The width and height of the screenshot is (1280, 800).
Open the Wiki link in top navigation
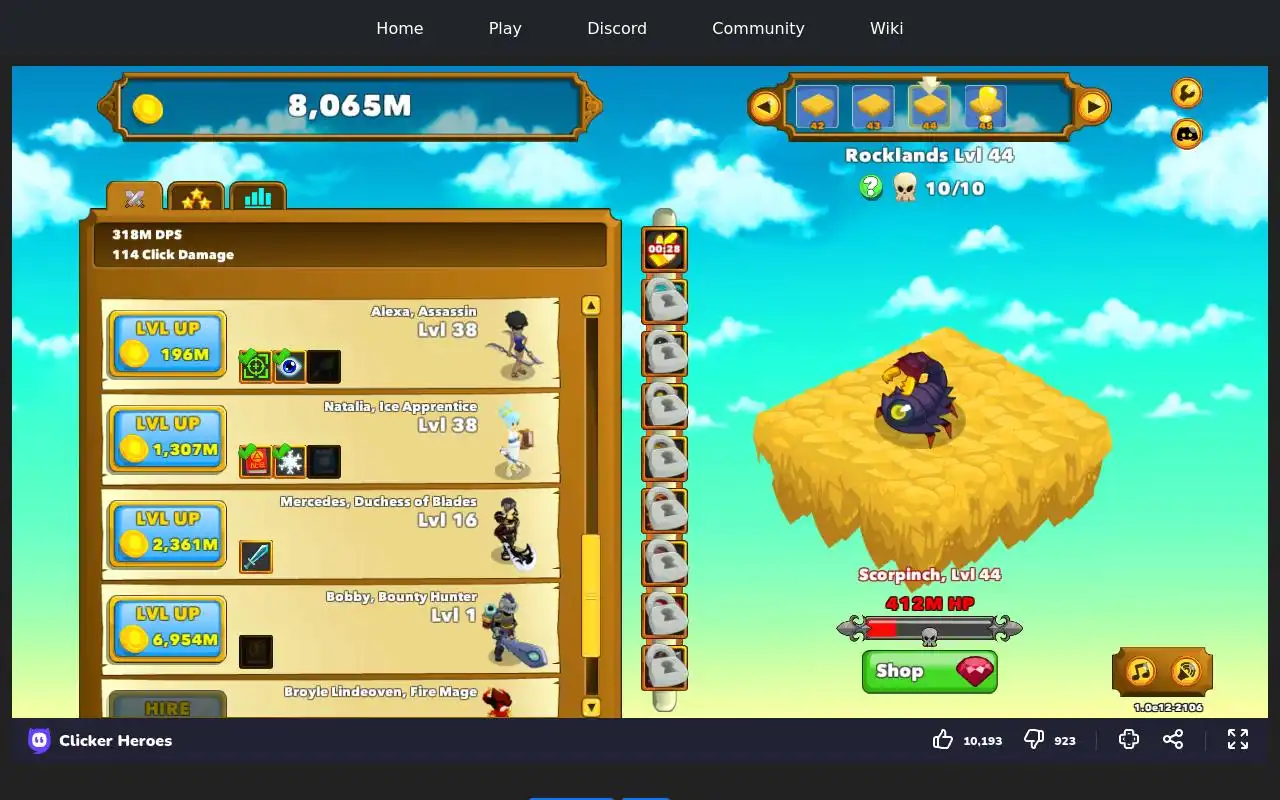886,28
